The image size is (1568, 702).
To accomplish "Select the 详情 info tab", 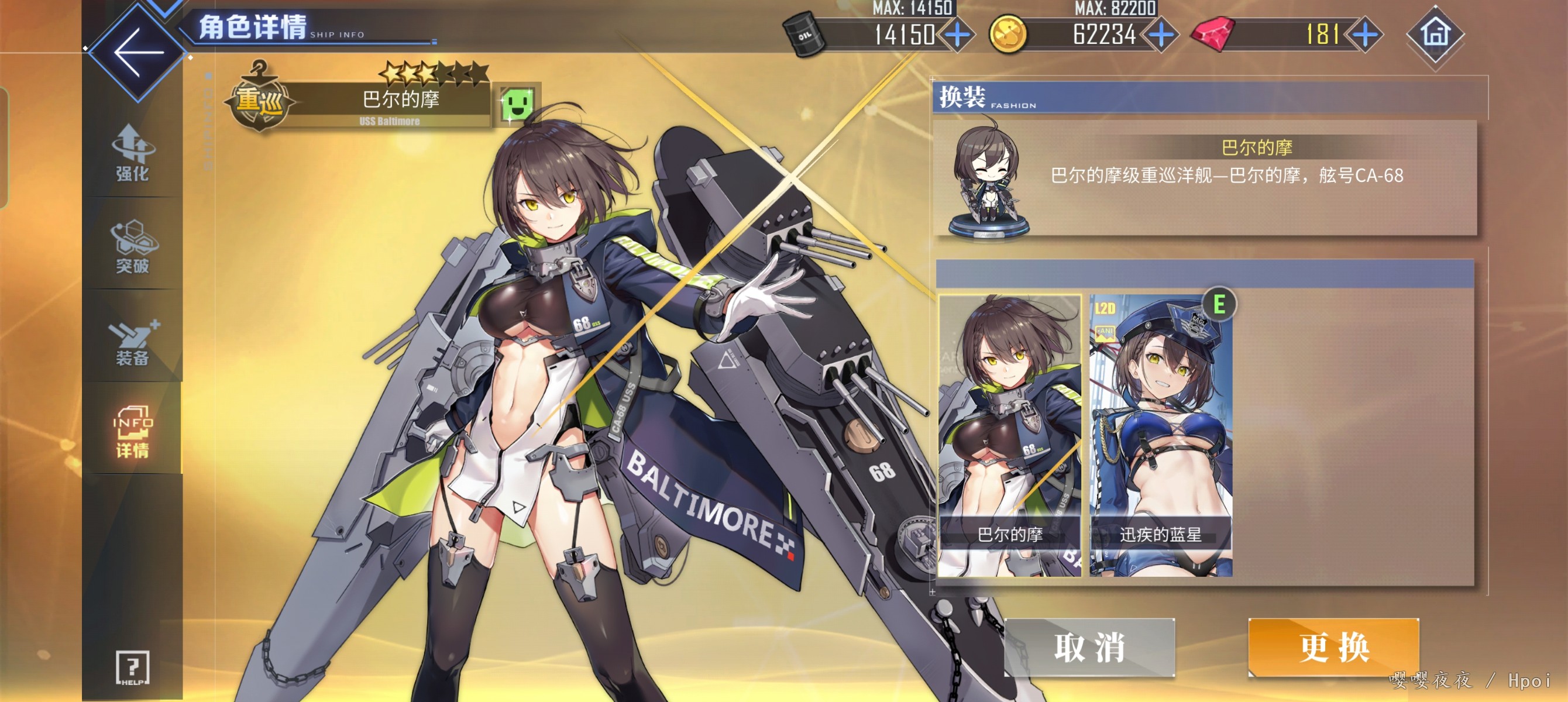I will pyautogui.click(x=132, y=431).
